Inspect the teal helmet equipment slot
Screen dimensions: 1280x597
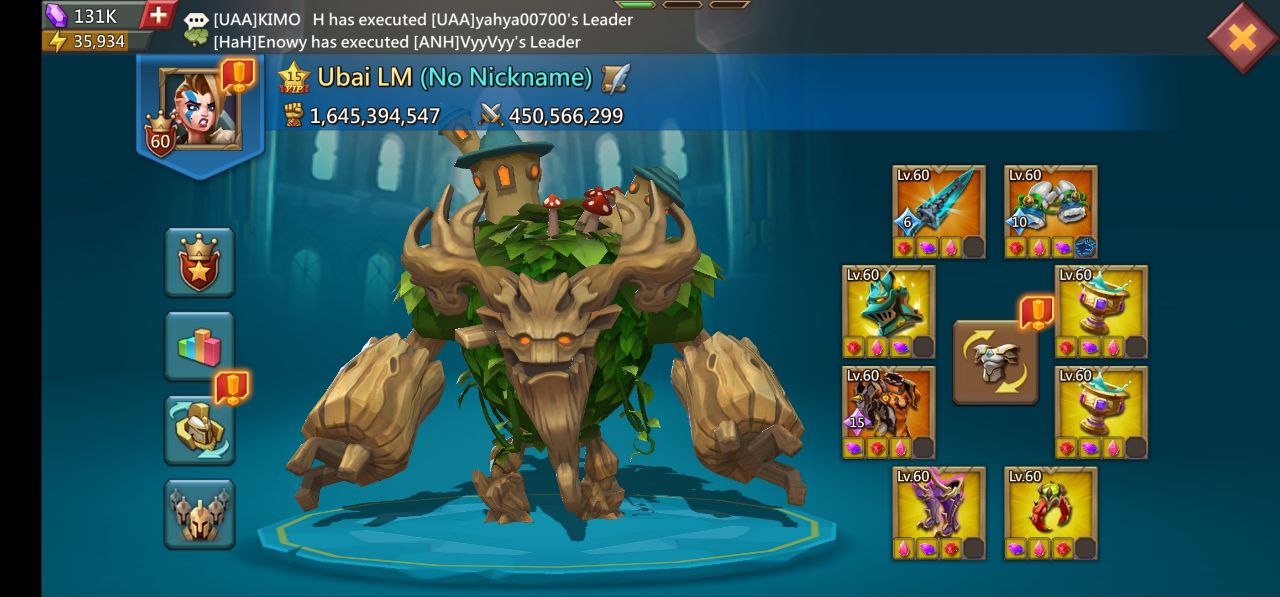tap(889, 304)
